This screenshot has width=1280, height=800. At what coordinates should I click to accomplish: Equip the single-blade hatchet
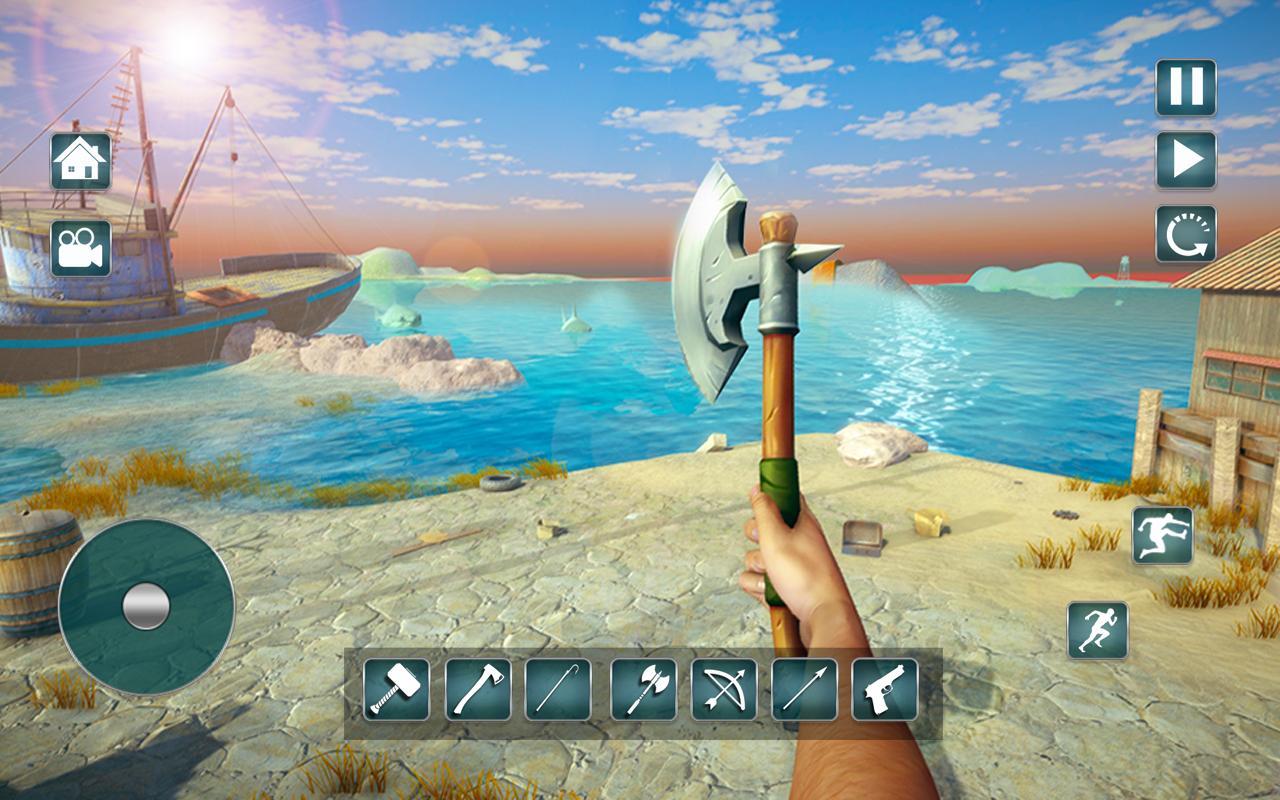[x=478, y=689]
